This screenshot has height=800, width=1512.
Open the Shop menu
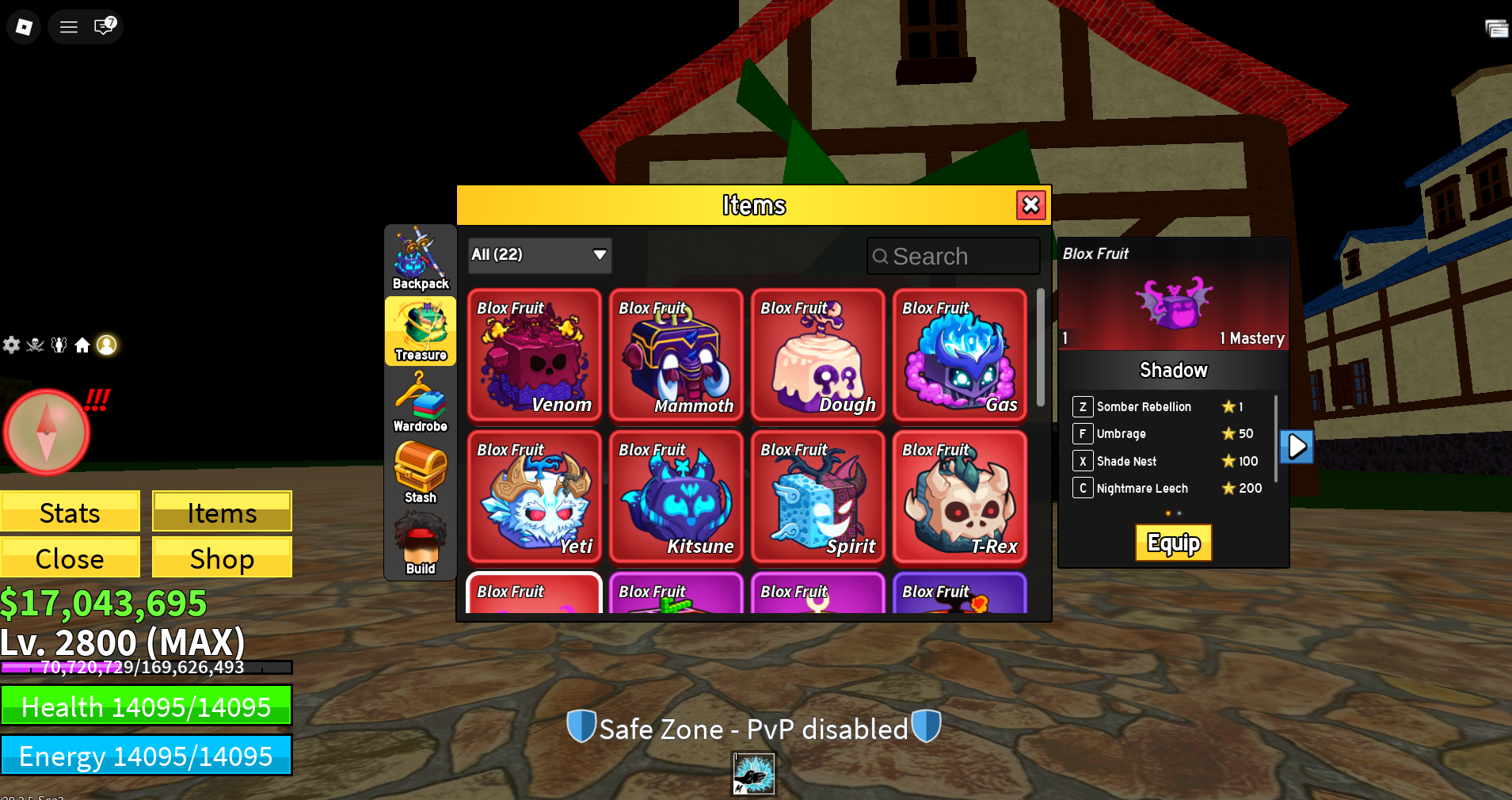tap(222, 558)
